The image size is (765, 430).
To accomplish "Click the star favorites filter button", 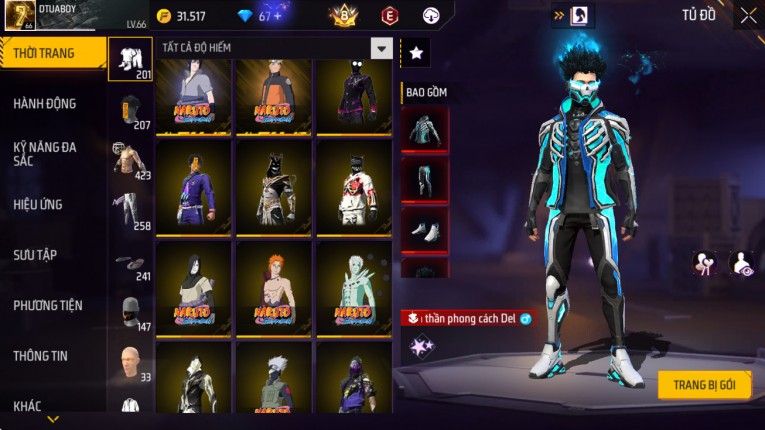I will (x=415, y=49).
